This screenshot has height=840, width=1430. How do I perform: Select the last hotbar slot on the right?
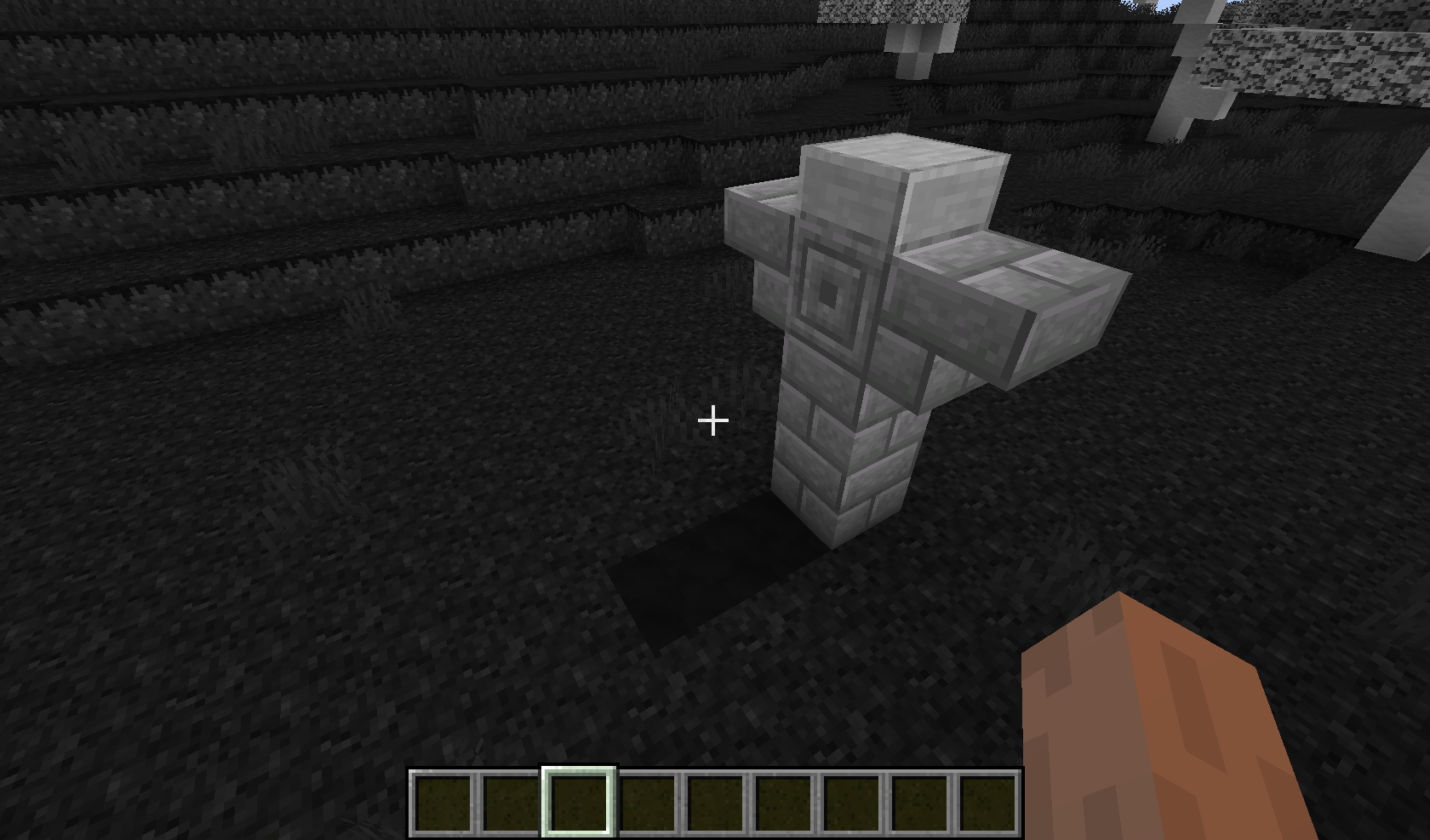coord(986,802)
